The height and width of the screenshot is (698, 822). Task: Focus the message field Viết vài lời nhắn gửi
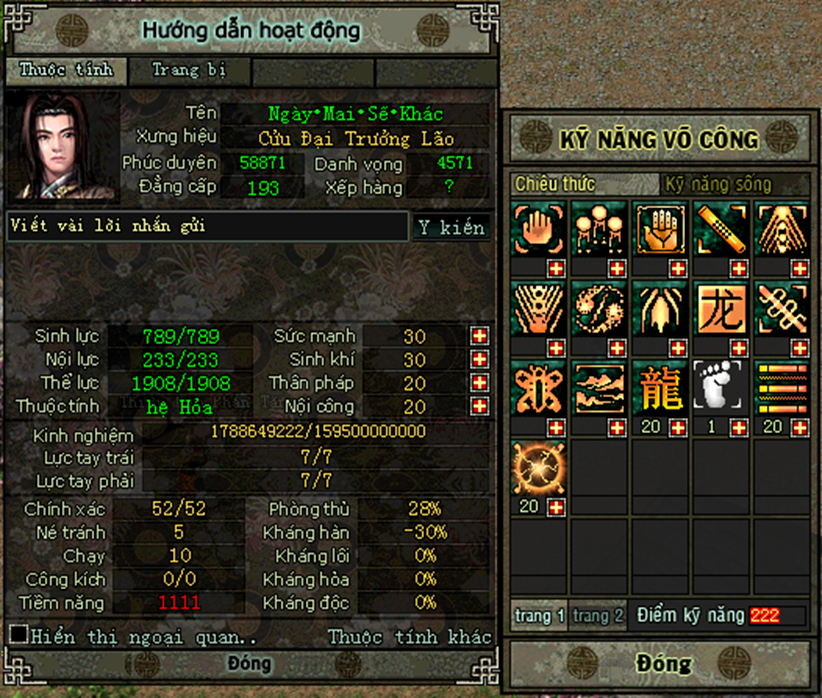coord(206,227)
